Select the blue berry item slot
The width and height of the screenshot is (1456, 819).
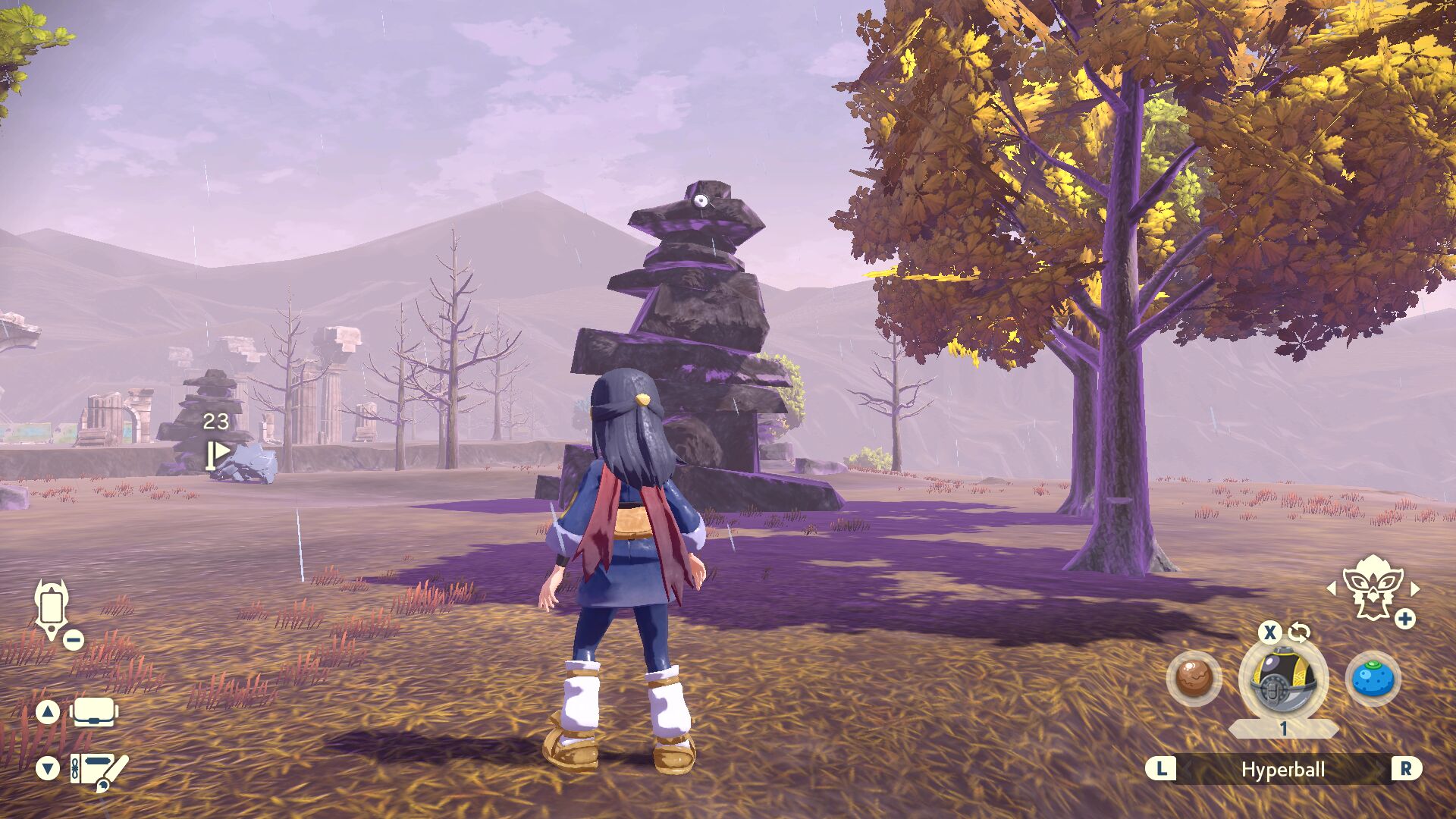(x=1373, y=678)
